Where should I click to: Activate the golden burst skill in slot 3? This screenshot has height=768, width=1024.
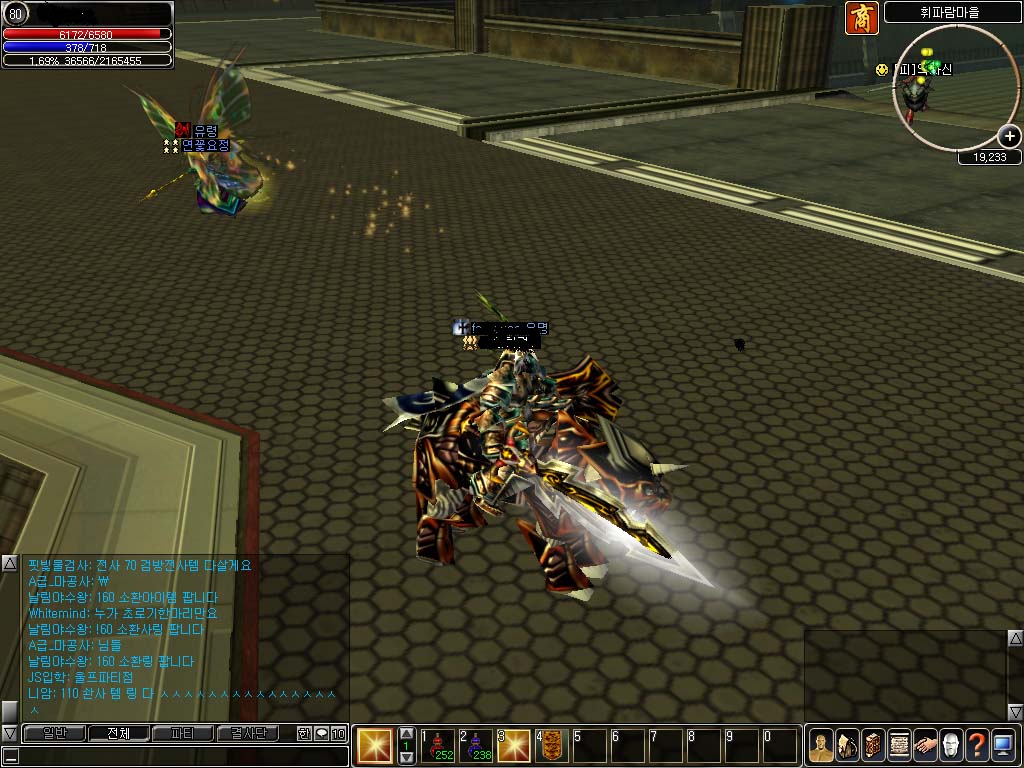pyautogui.click(x=514, y=746)
